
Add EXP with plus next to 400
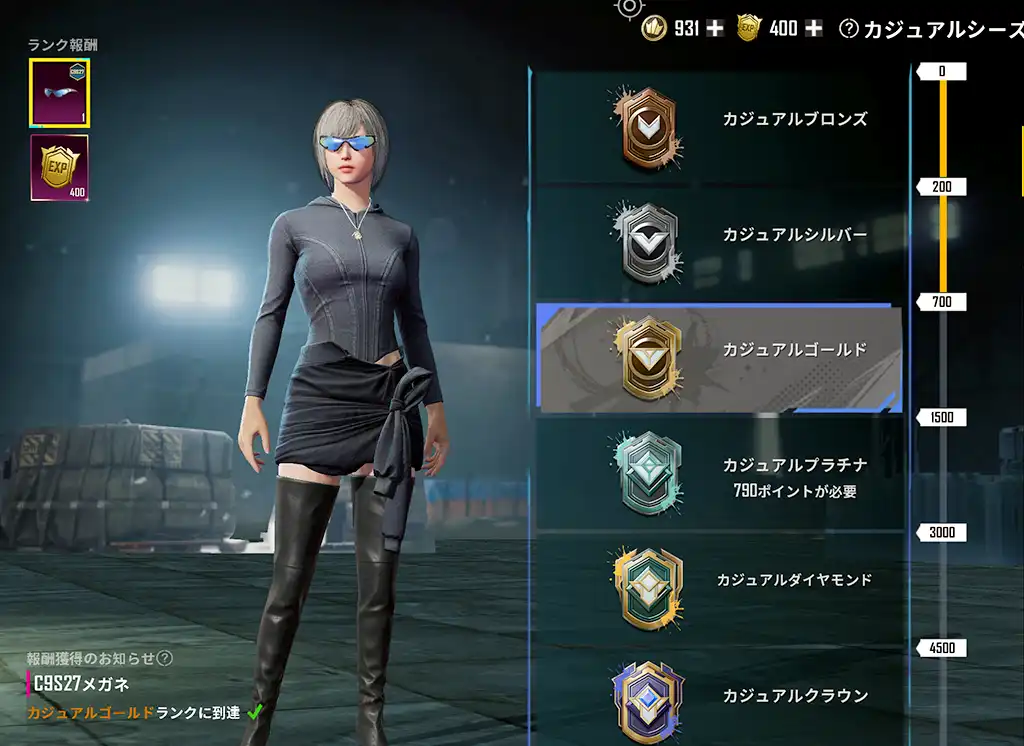pos(814,28)
